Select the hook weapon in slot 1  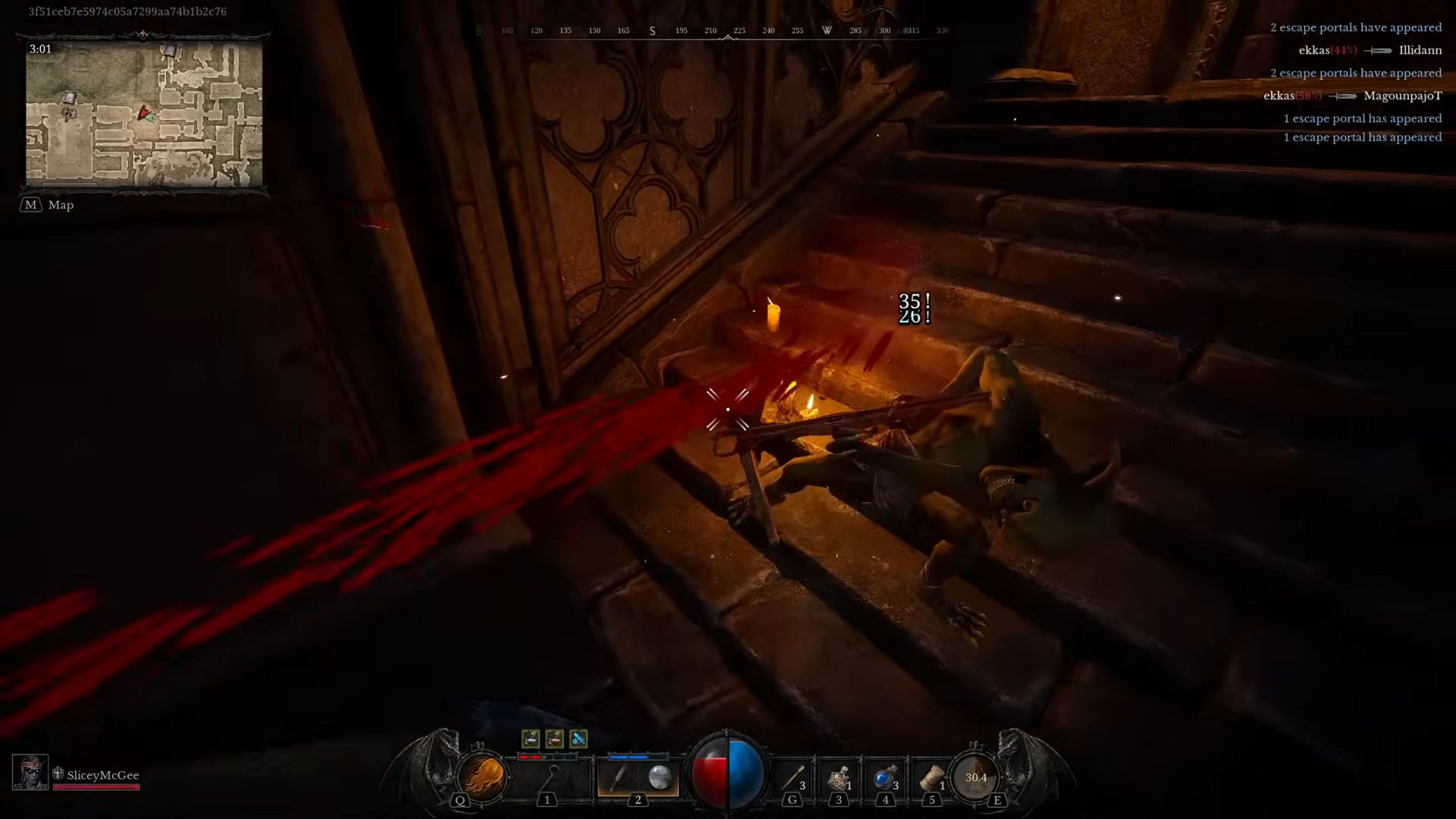point(551,777)
